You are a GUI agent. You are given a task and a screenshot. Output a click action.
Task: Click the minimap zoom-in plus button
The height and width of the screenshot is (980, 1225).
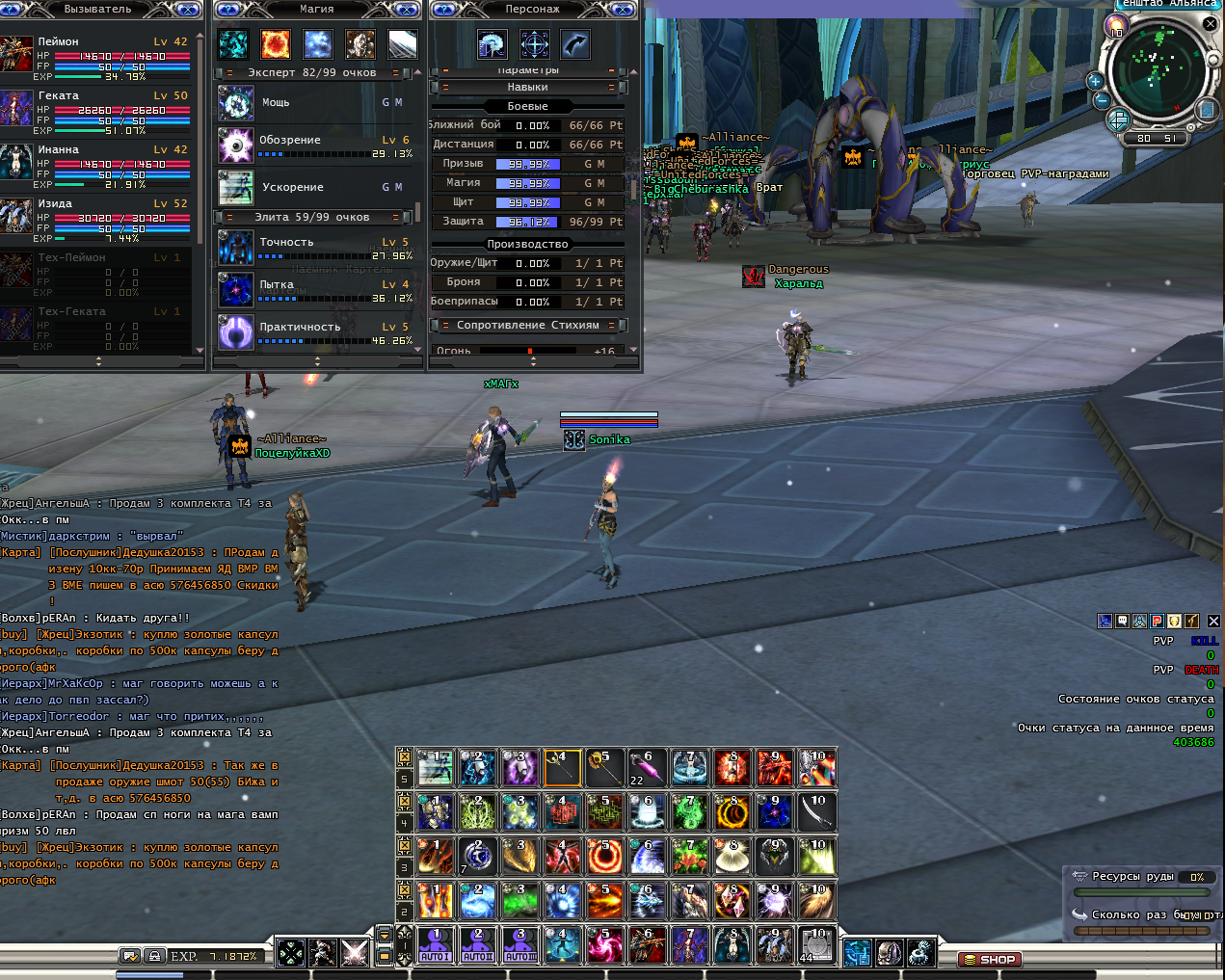(1095, 81)
